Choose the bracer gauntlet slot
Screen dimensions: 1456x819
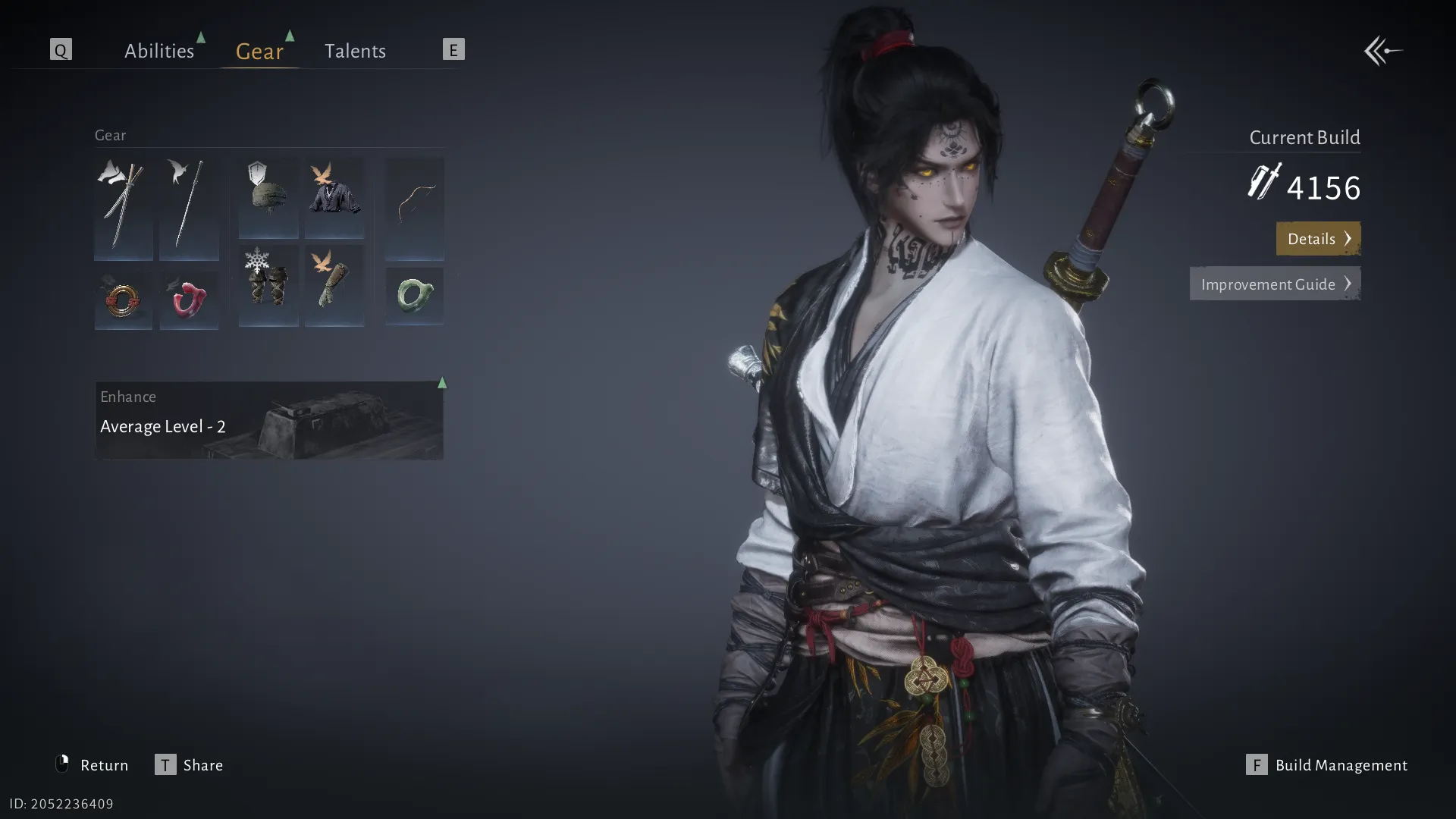(334, 285)
